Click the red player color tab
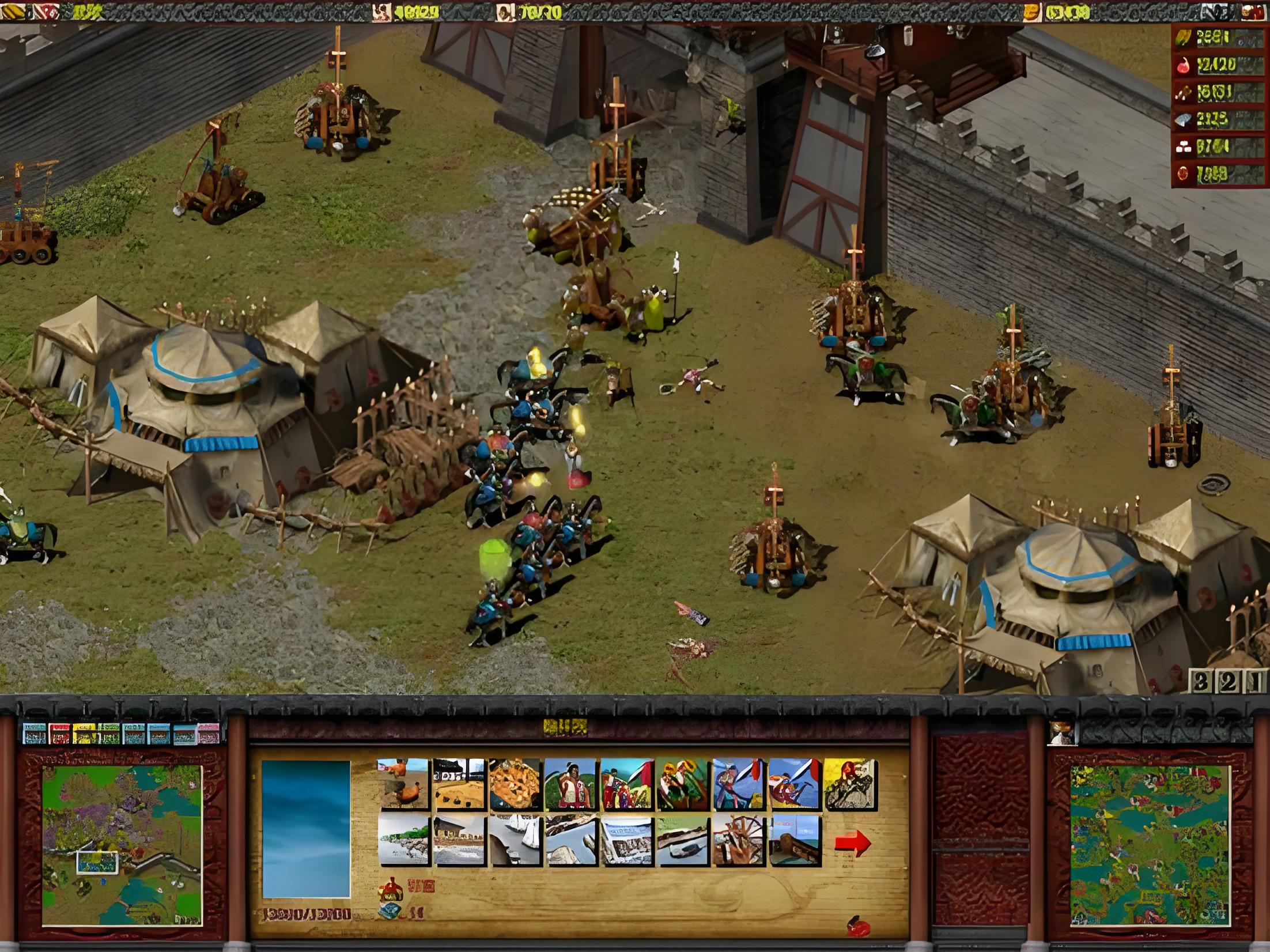The image size is (1270, 952). (x=59, y=734)
